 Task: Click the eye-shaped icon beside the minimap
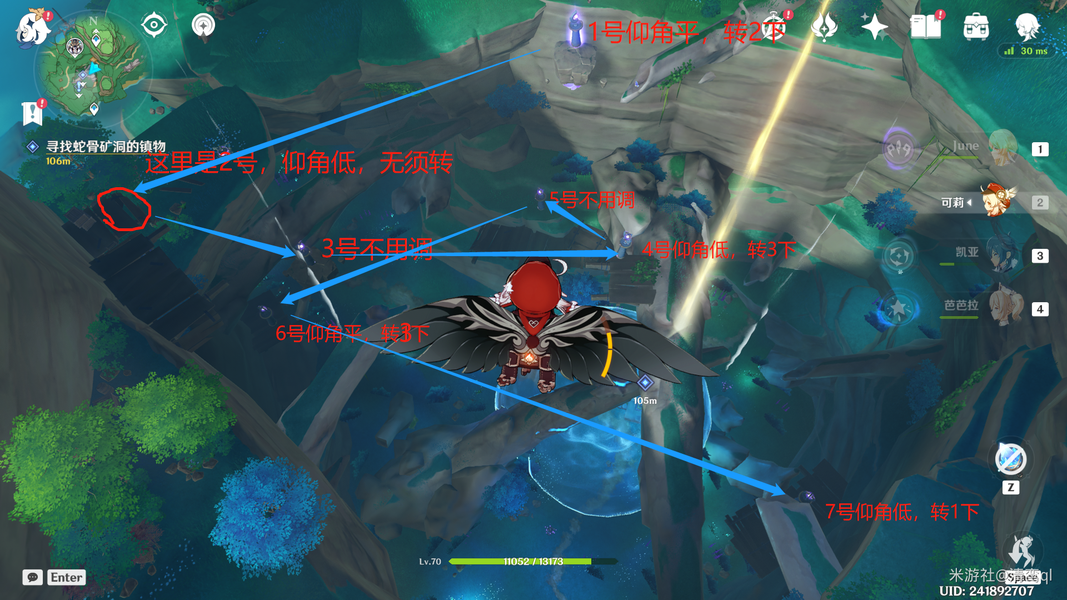tap(153, 25)
